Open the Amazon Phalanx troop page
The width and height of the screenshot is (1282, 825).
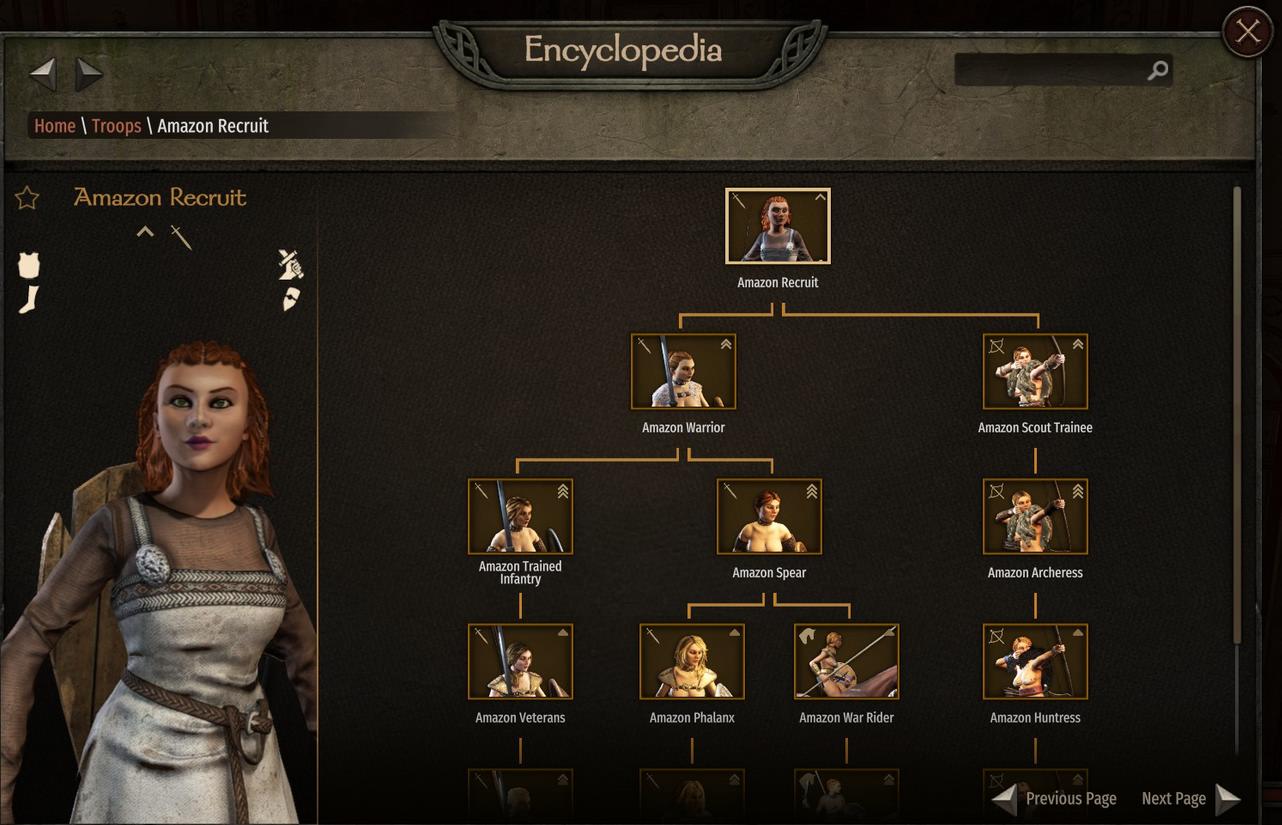[692, 662]
